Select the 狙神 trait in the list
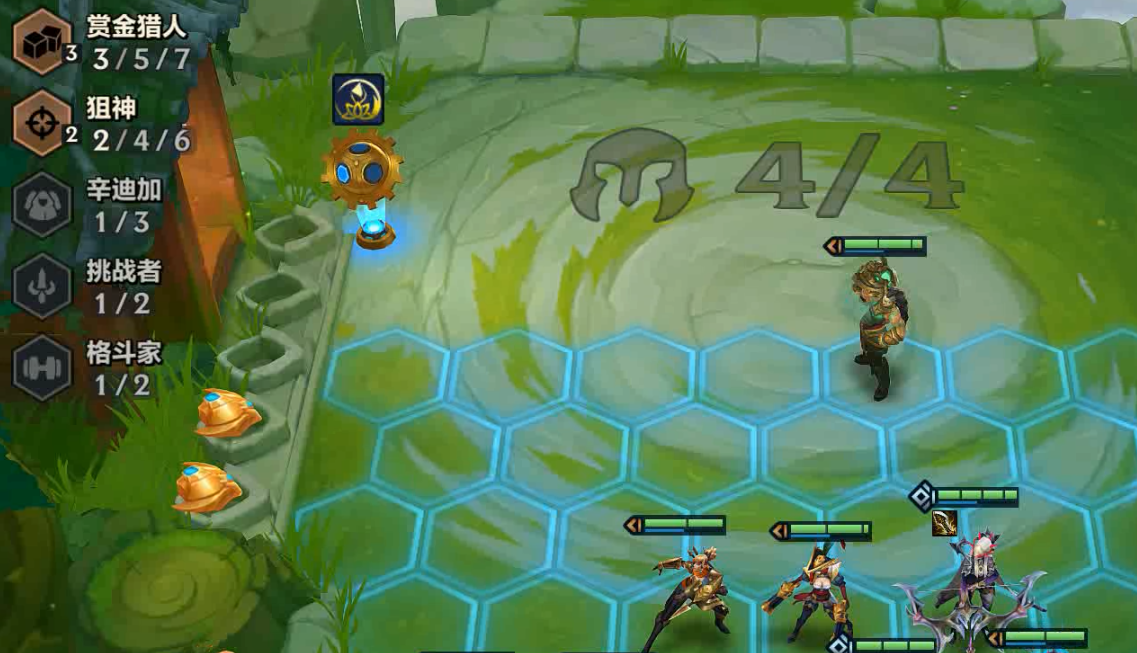 (42, 123)
